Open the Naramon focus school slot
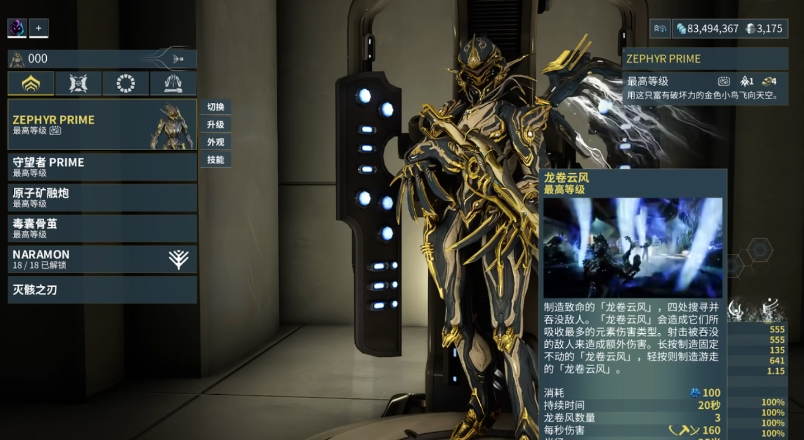This screenshot has width=804, height=440. click(102, 259)
